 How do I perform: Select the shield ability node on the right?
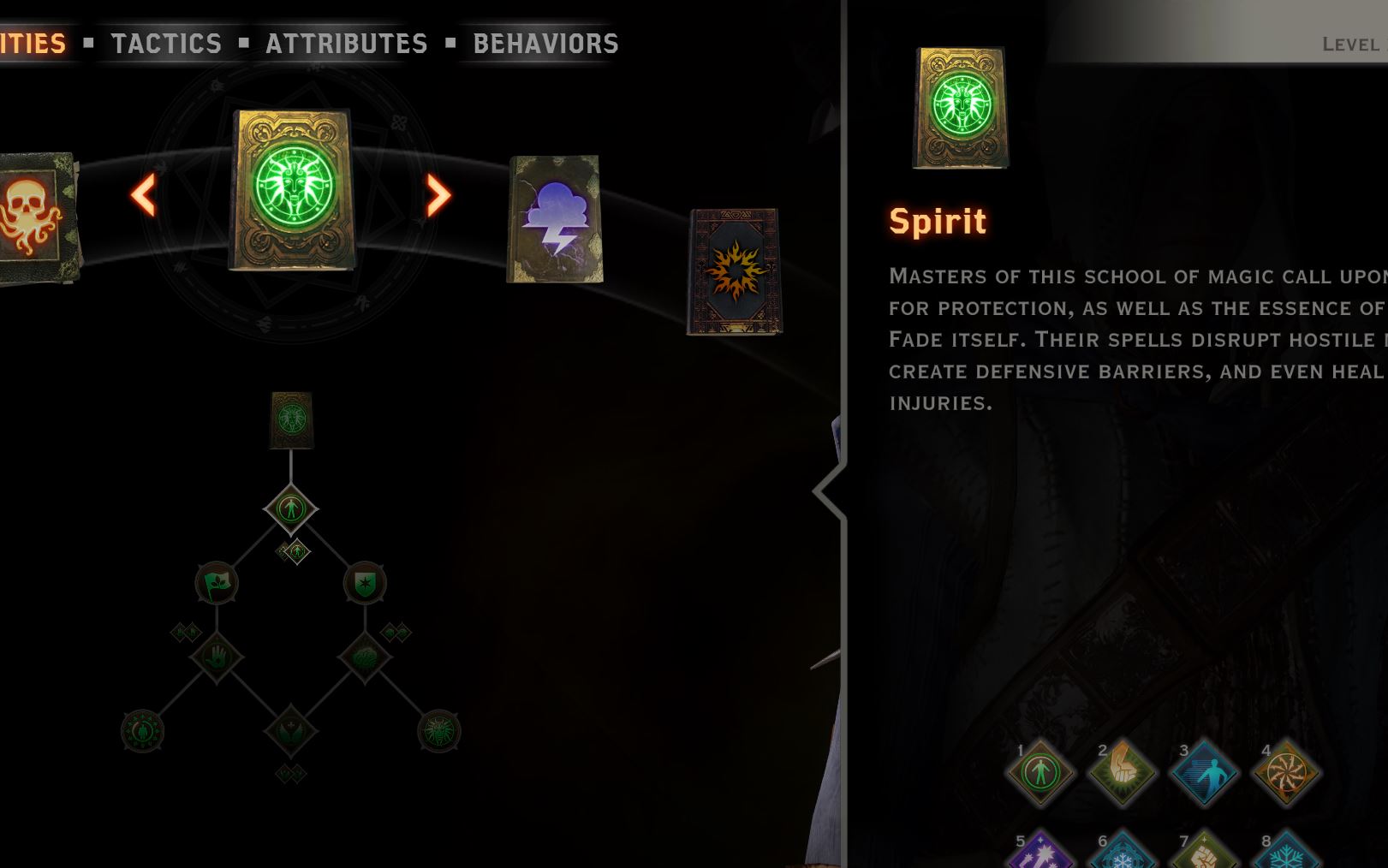tap(366, 582)
